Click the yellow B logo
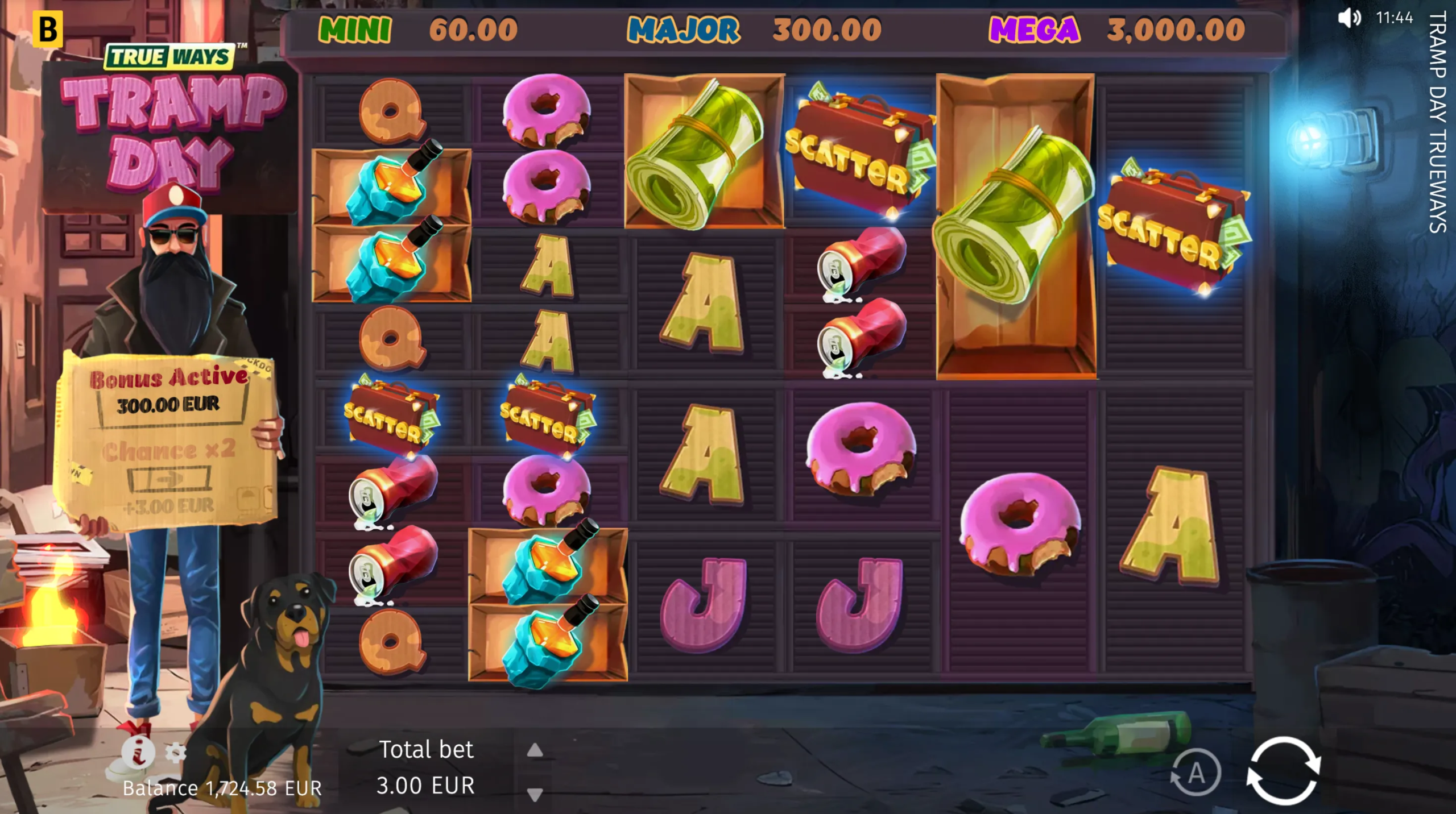Viewport: 1456px width, 814px height. click(47, 29)
